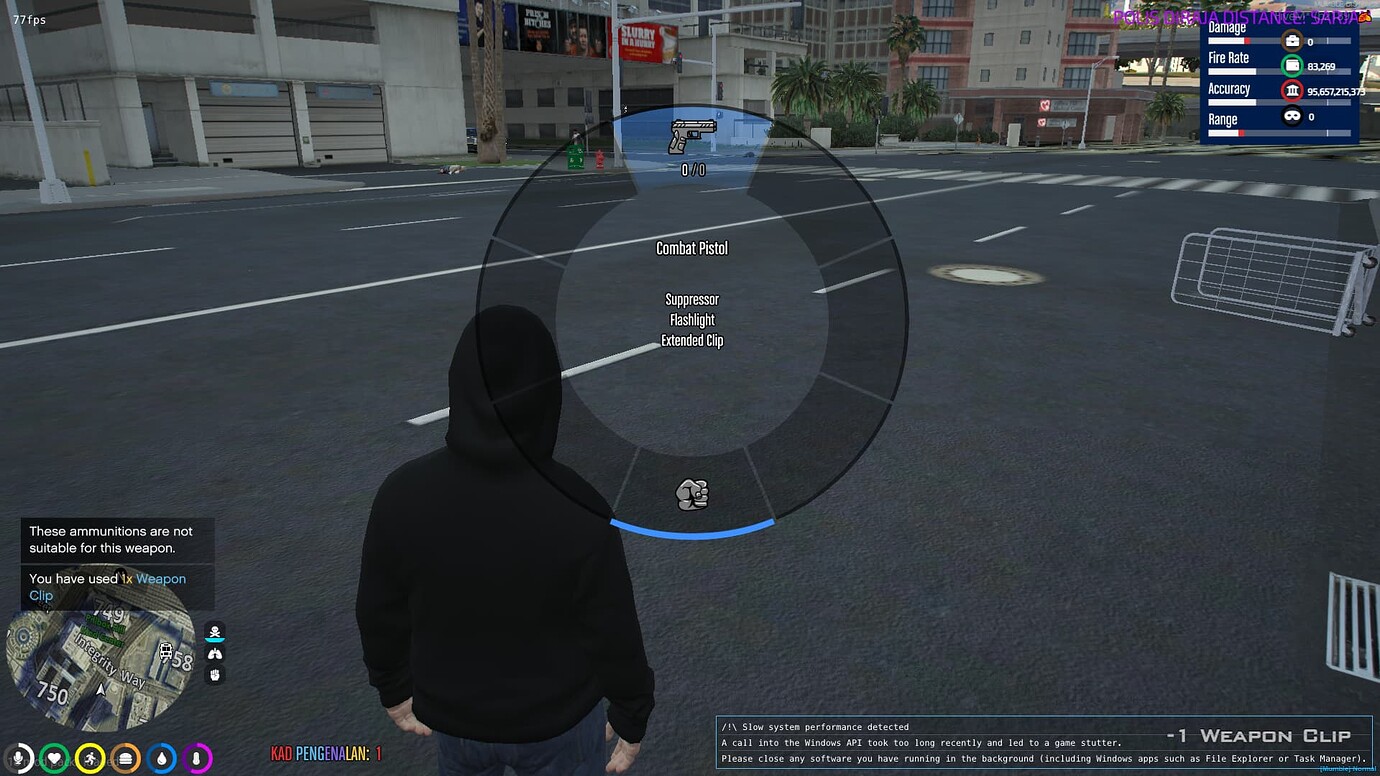Click the cash briefcase icon in the stats panel
The width and height of the screenshot is (1380, 776).
coord(1292,41)
